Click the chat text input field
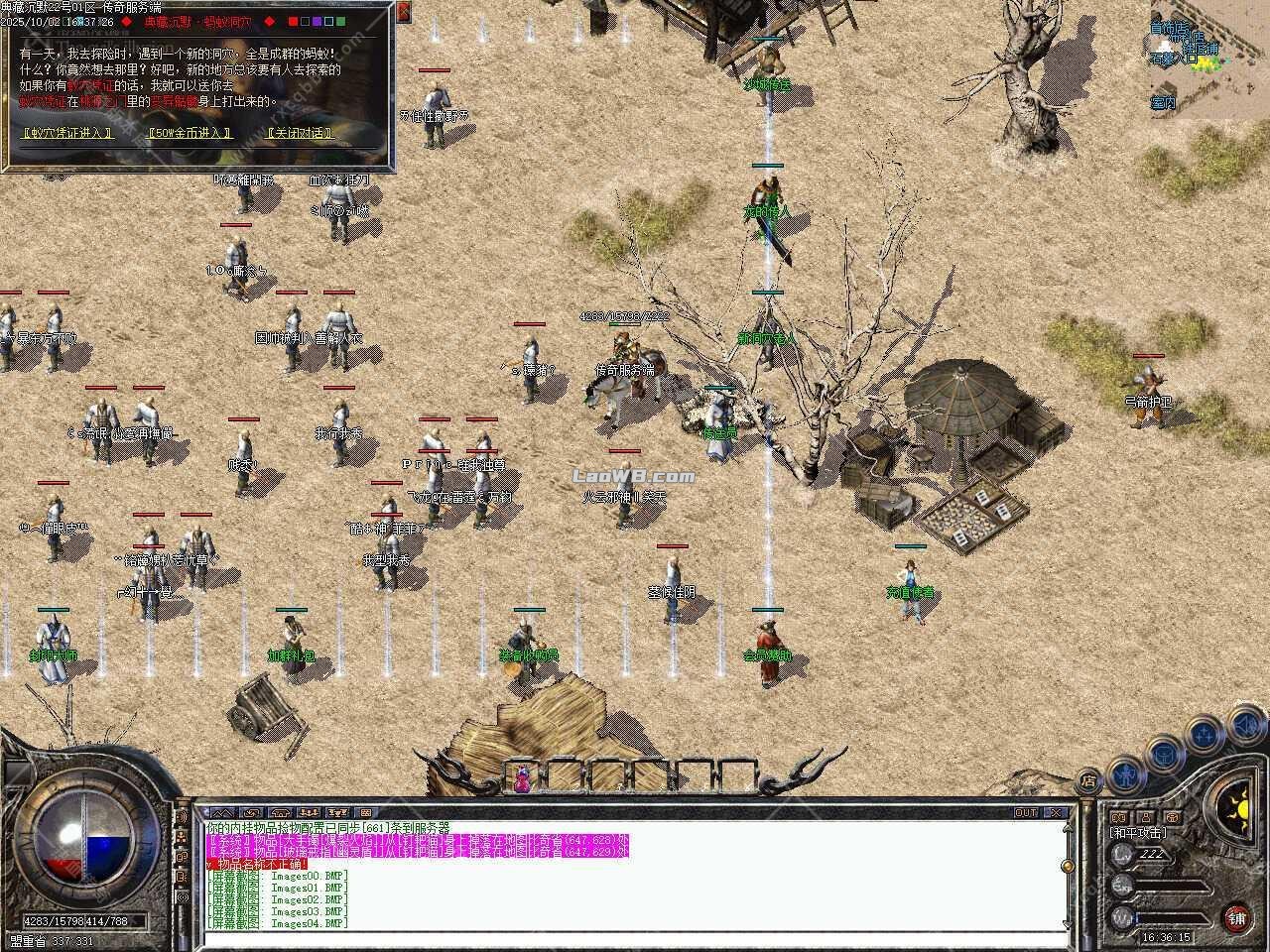 click(x=635, y=940)
